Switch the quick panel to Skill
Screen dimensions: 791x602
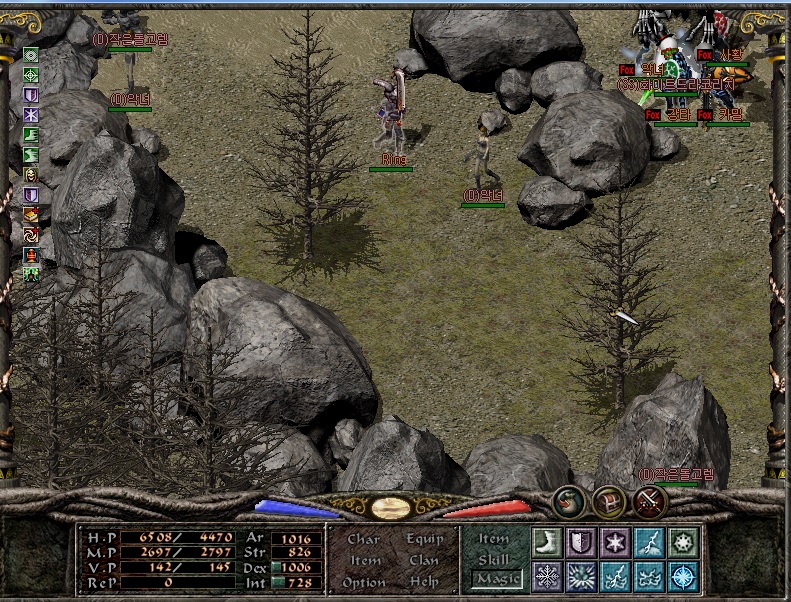(494, 560)
